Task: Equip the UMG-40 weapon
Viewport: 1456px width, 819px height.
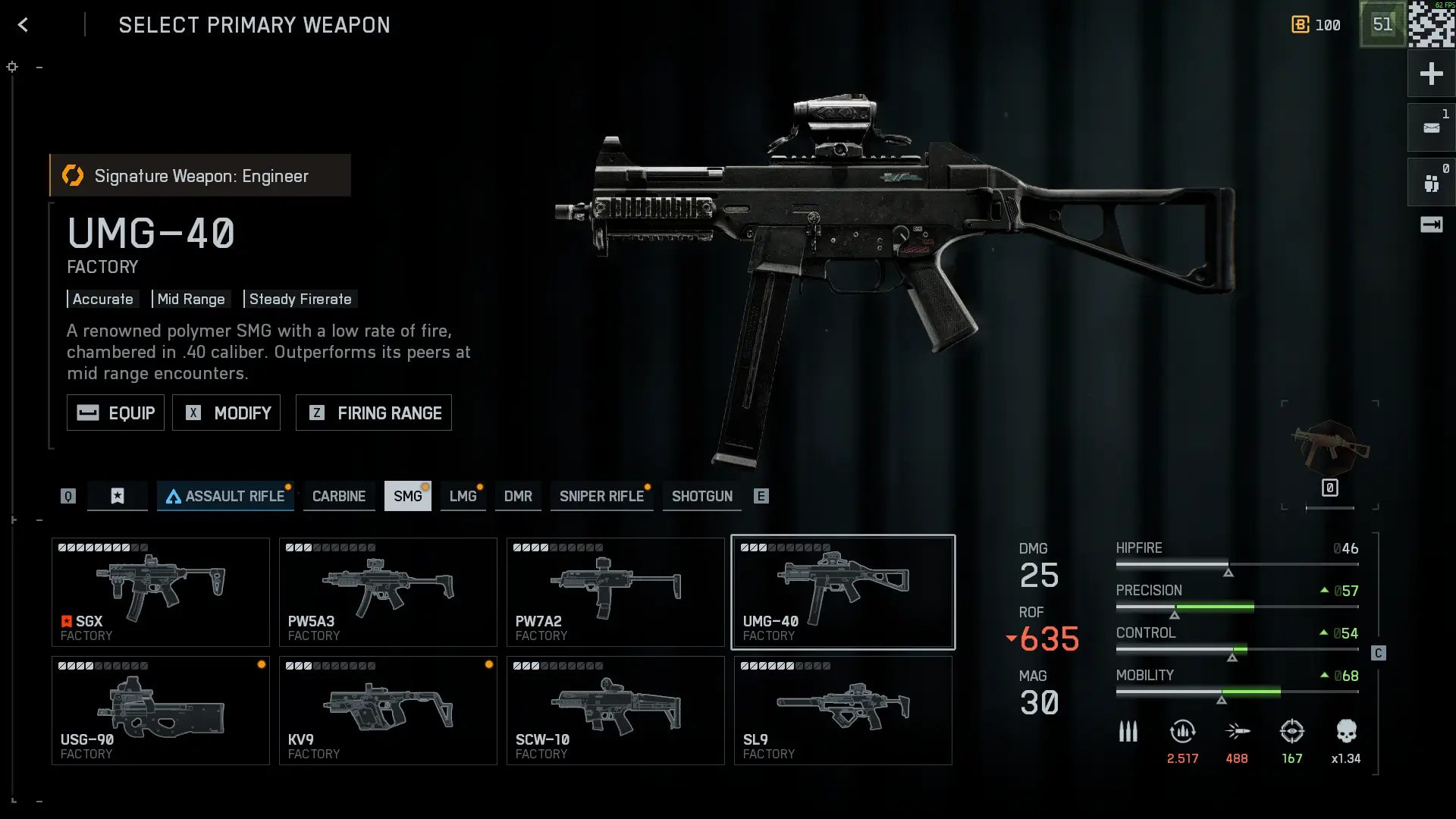Action: (x=115, y=413)
